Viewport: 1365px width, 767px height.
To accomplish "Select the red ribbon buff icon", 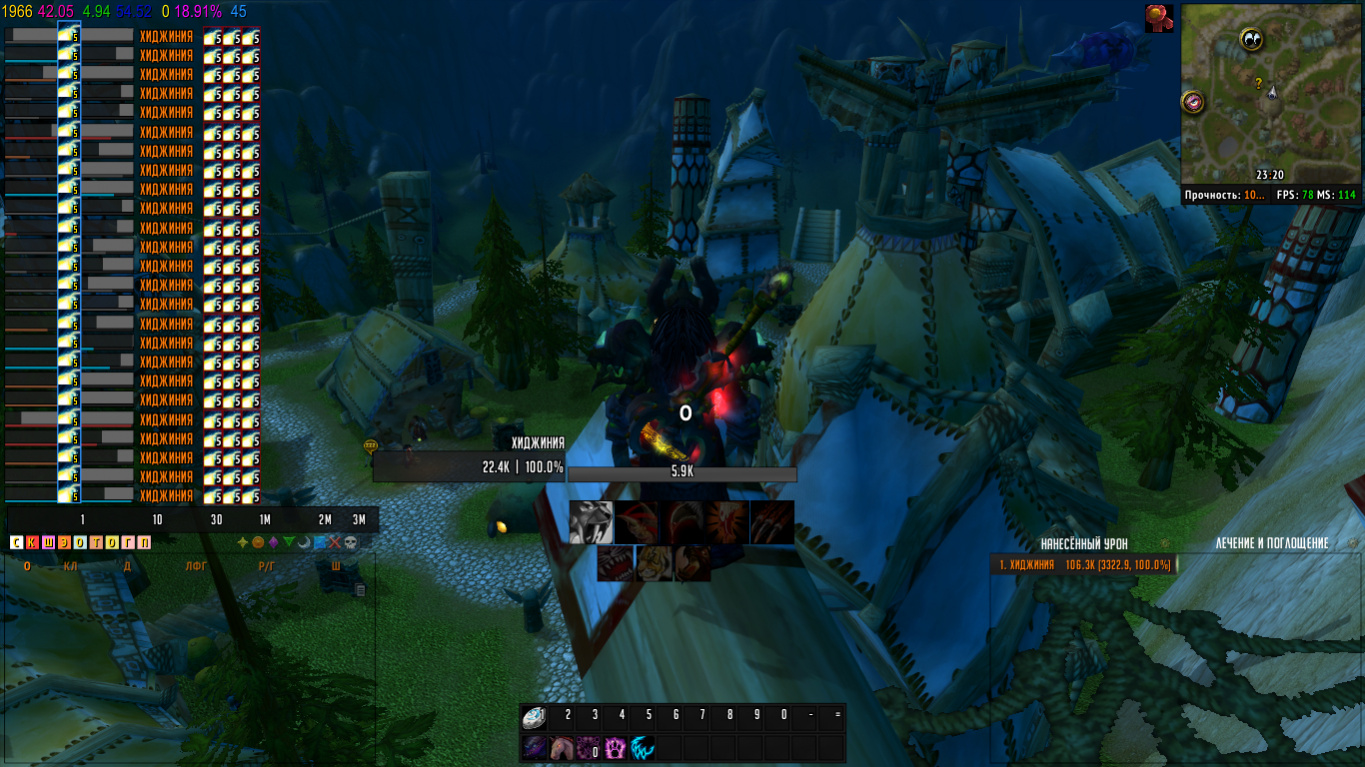I will [x=1160, y=18].
